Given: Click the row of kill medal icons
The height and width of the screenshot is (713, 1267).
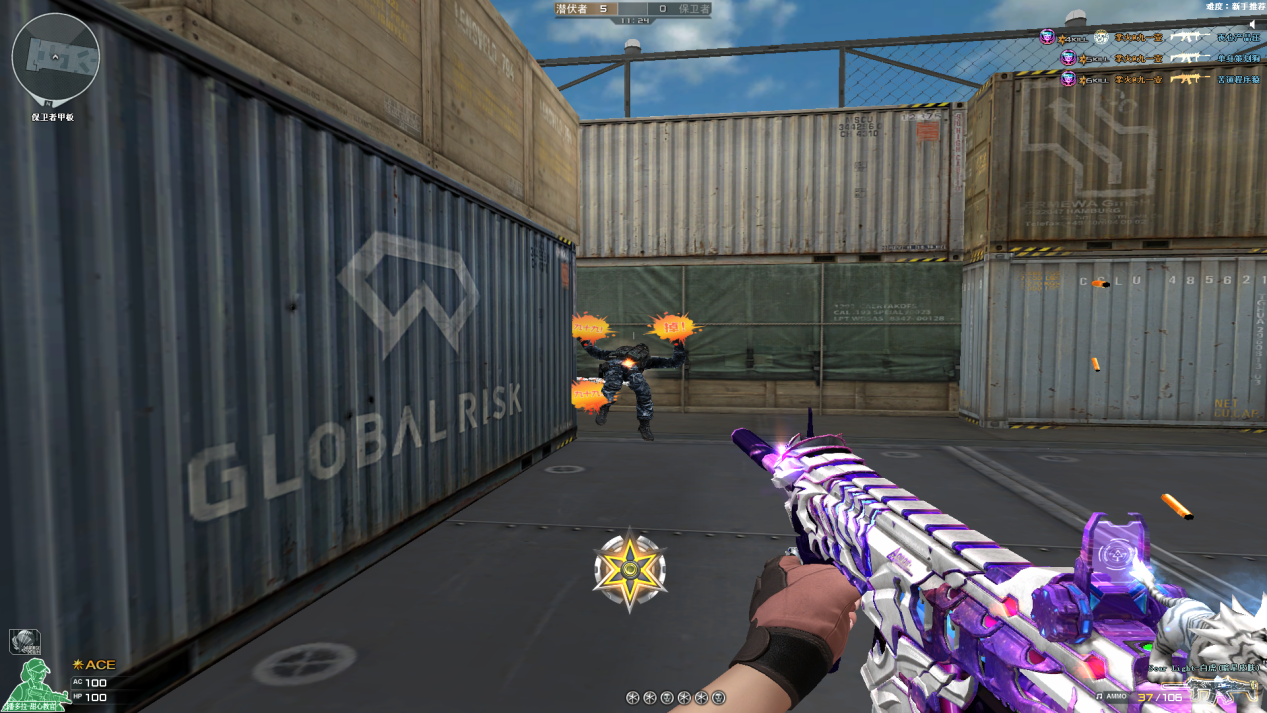Looking at the screenshot, I should click(675, 697).
